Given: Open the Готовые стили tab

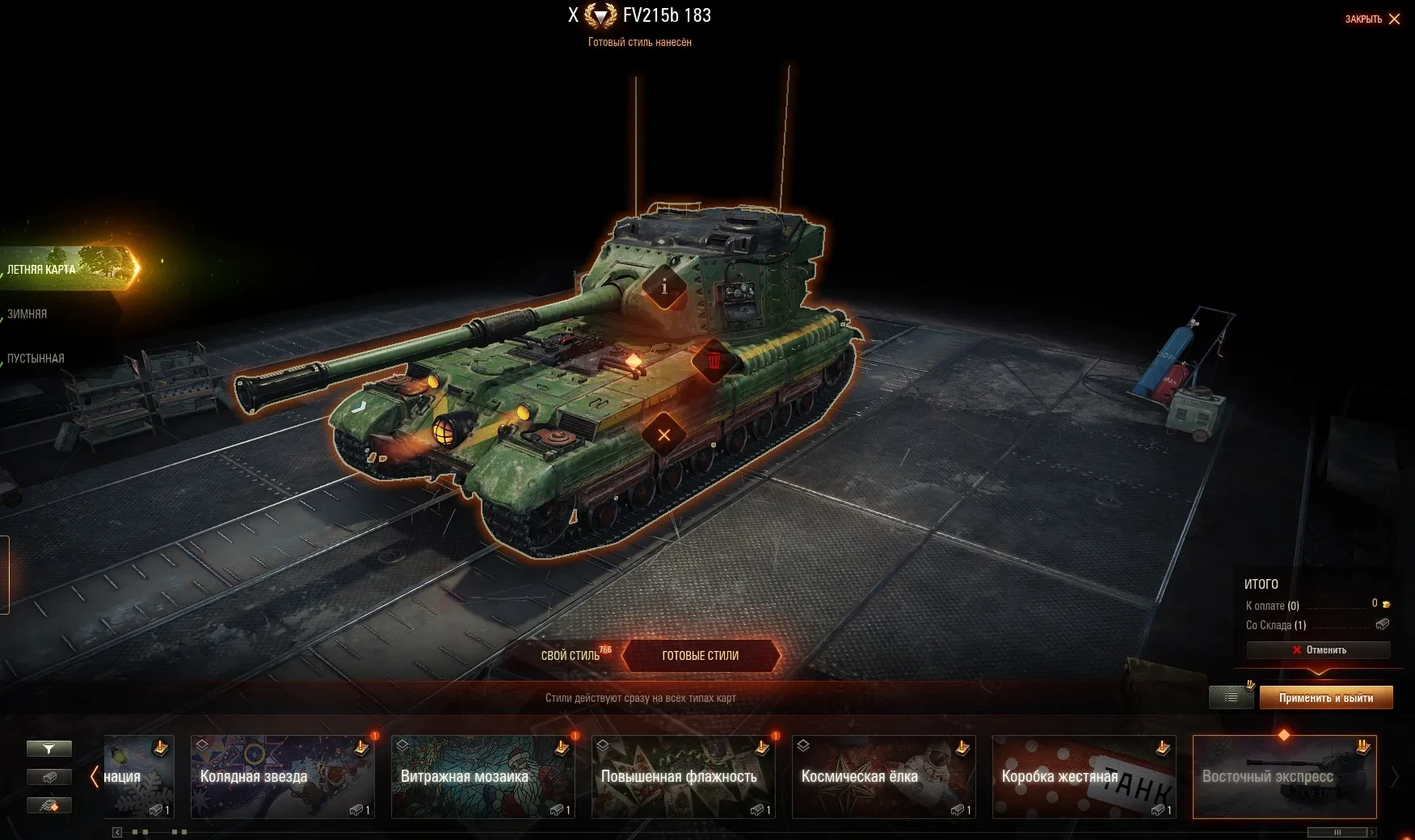Looking at the screenshot, I should click(x=700, y=656).
